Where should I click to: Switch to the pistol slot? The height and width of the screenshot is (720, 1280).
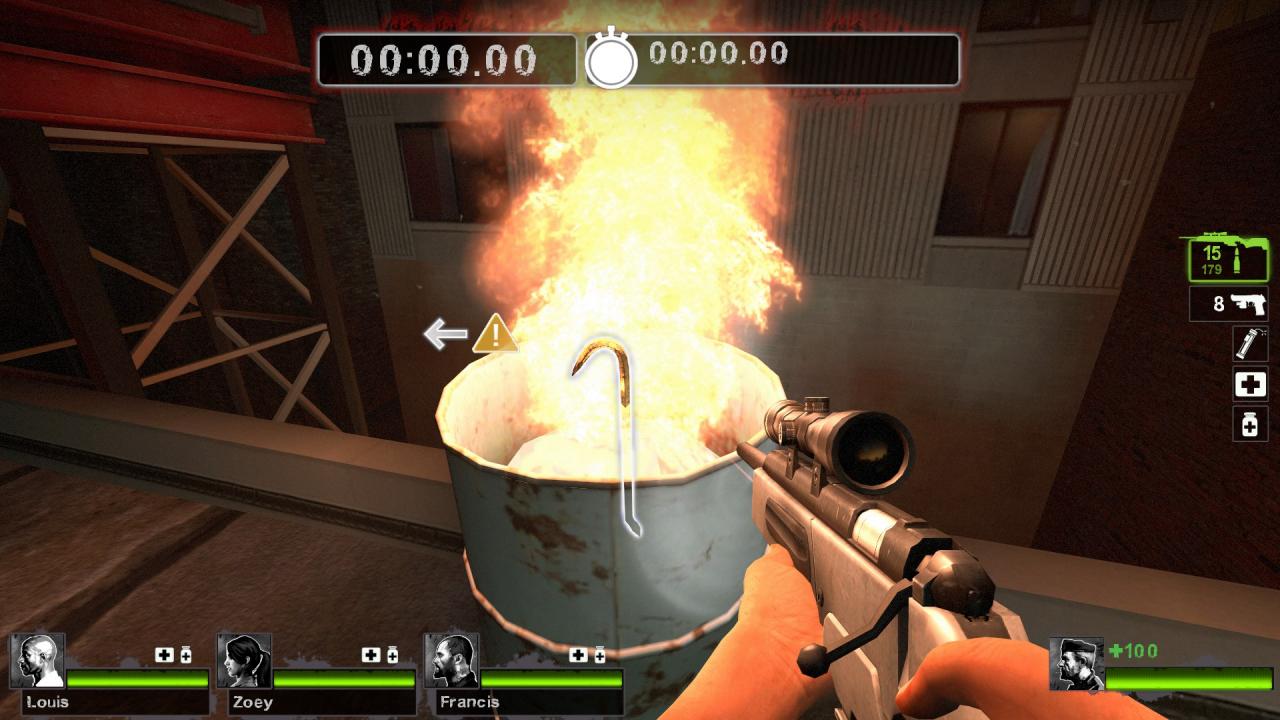click(x=1228, y=304)
